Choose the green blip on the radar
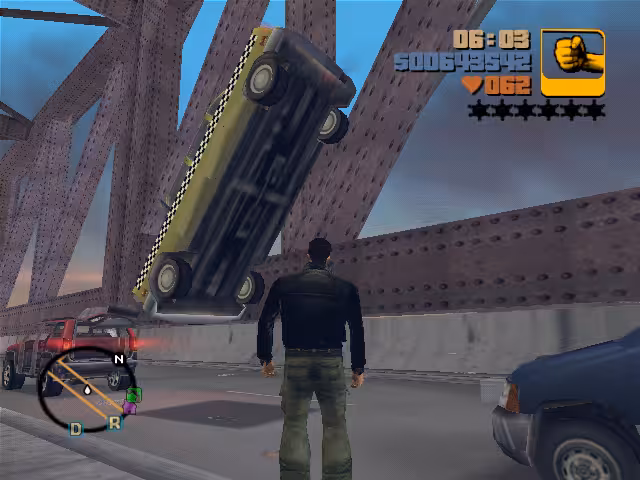640x480 pixels. pyautogui.click(x=135, y=395)
